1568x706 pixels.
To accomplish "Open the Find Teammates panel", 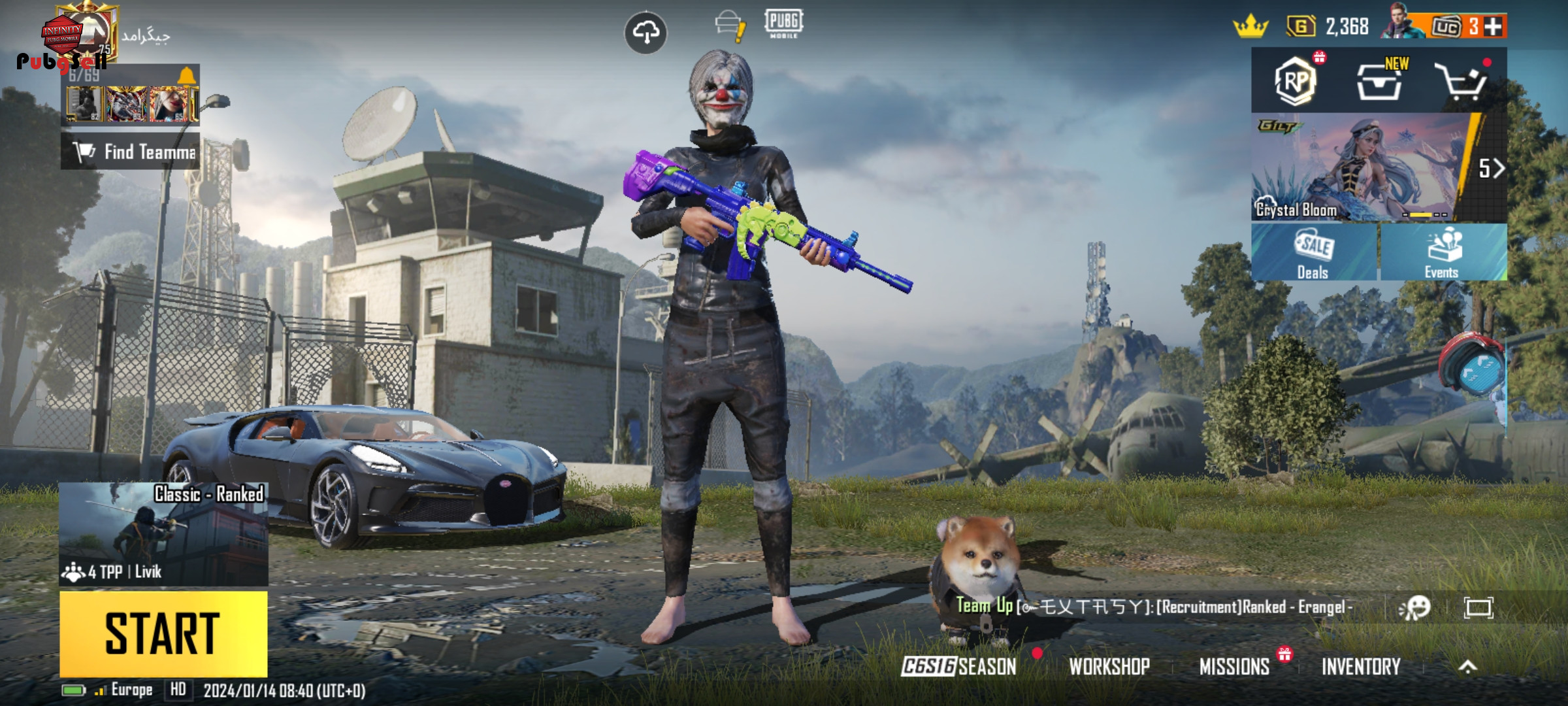I will click(131, 152).
